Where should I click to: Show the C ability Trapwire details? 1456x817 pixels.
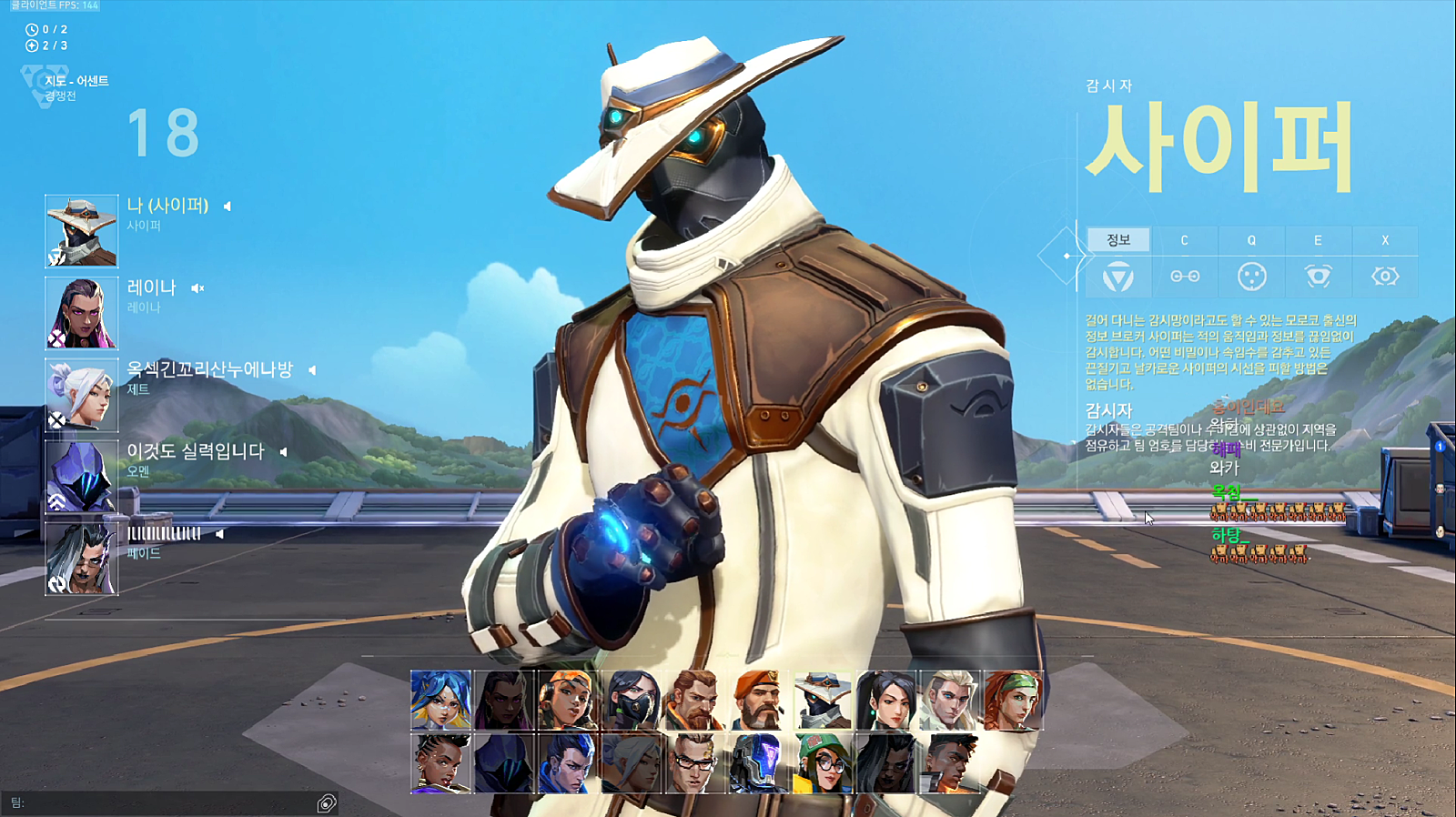1184,240
